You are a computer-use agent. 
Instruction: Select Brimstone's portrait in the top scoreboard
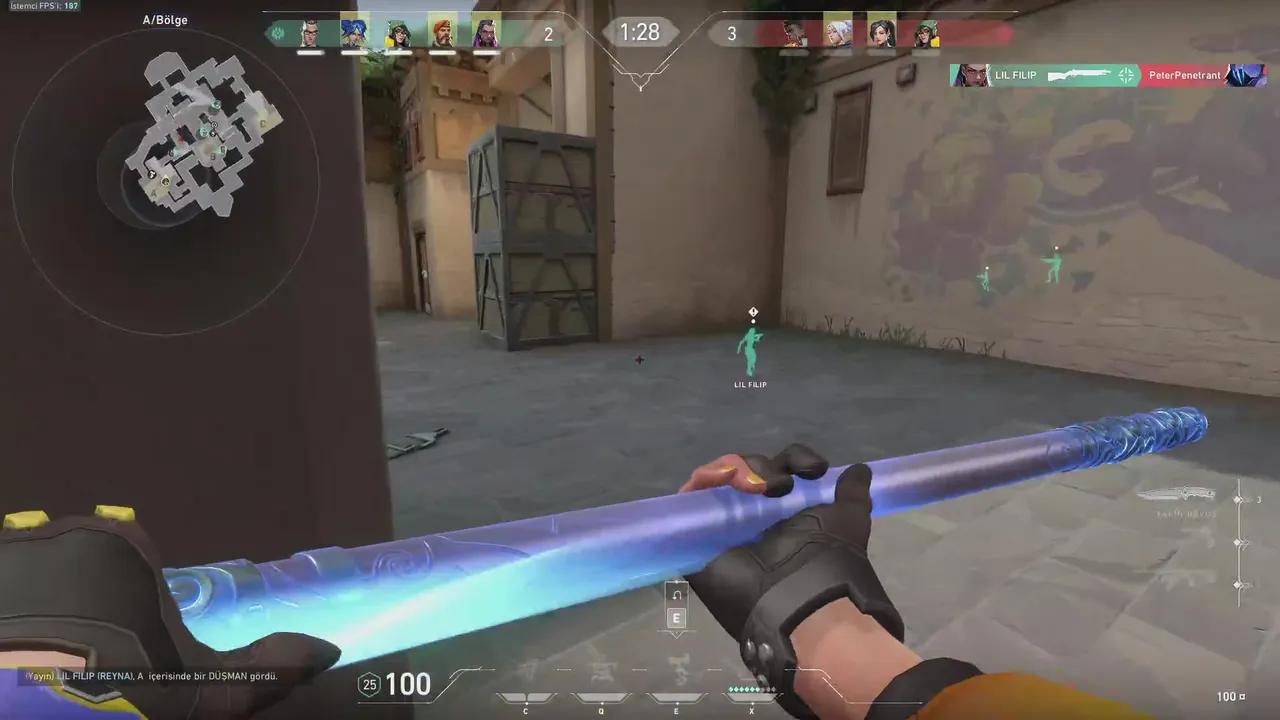click(309, 33)
